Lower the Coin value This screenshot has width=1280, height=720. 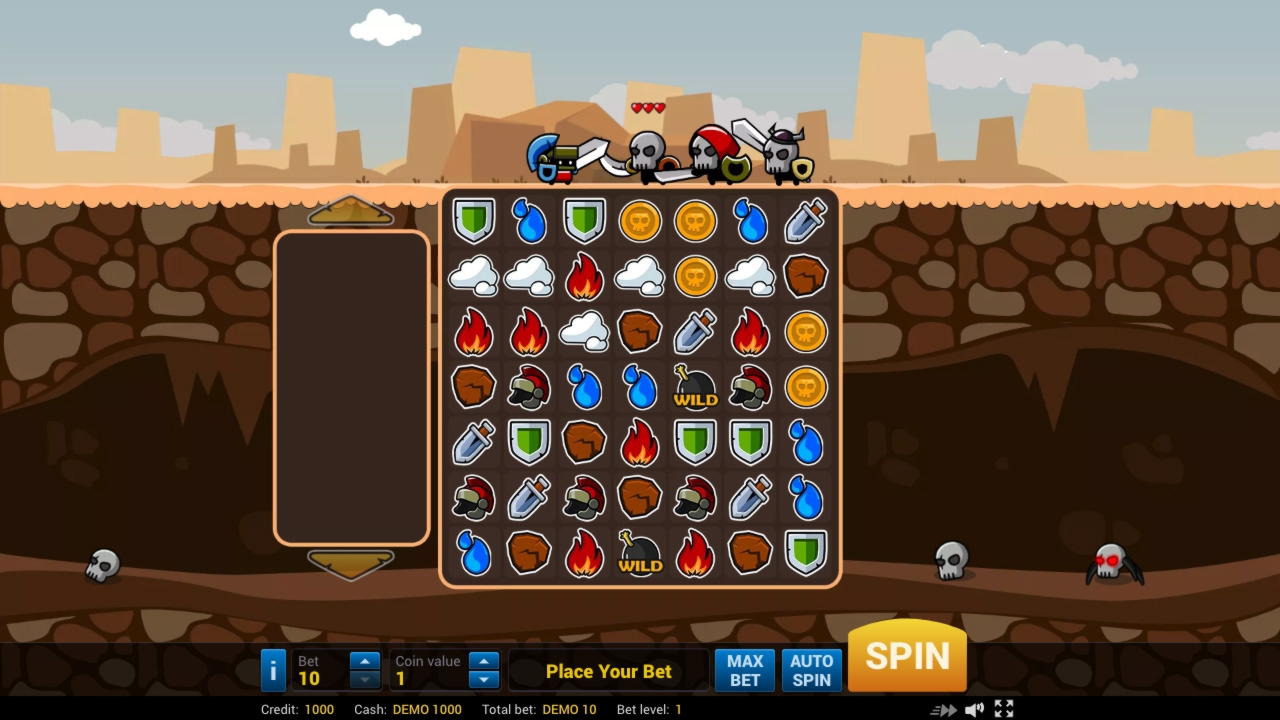[484, 680]
